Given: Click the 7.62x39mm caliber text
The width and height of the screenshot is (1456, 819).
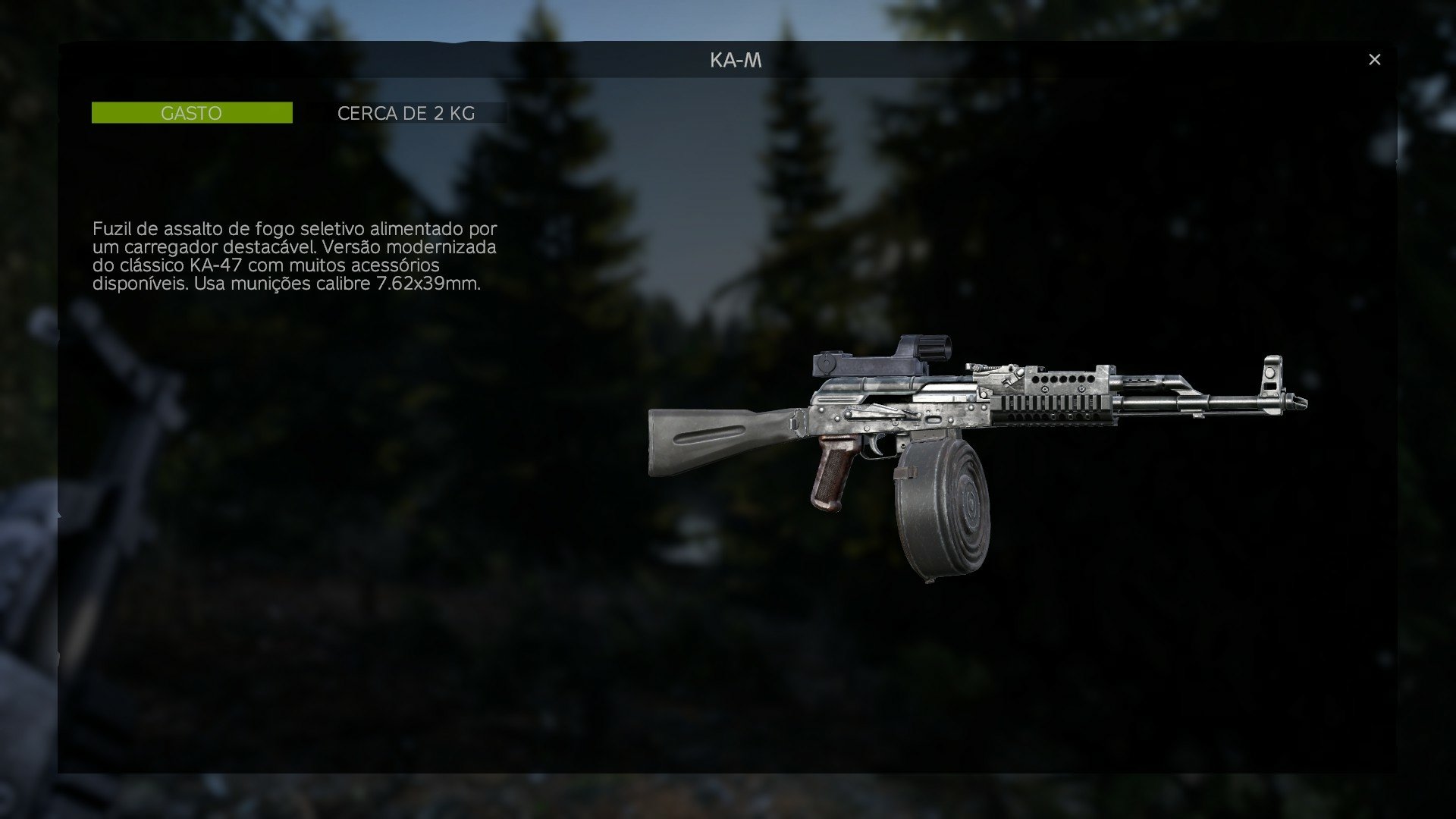Looking at the screenshot, I should pos(429,287).
